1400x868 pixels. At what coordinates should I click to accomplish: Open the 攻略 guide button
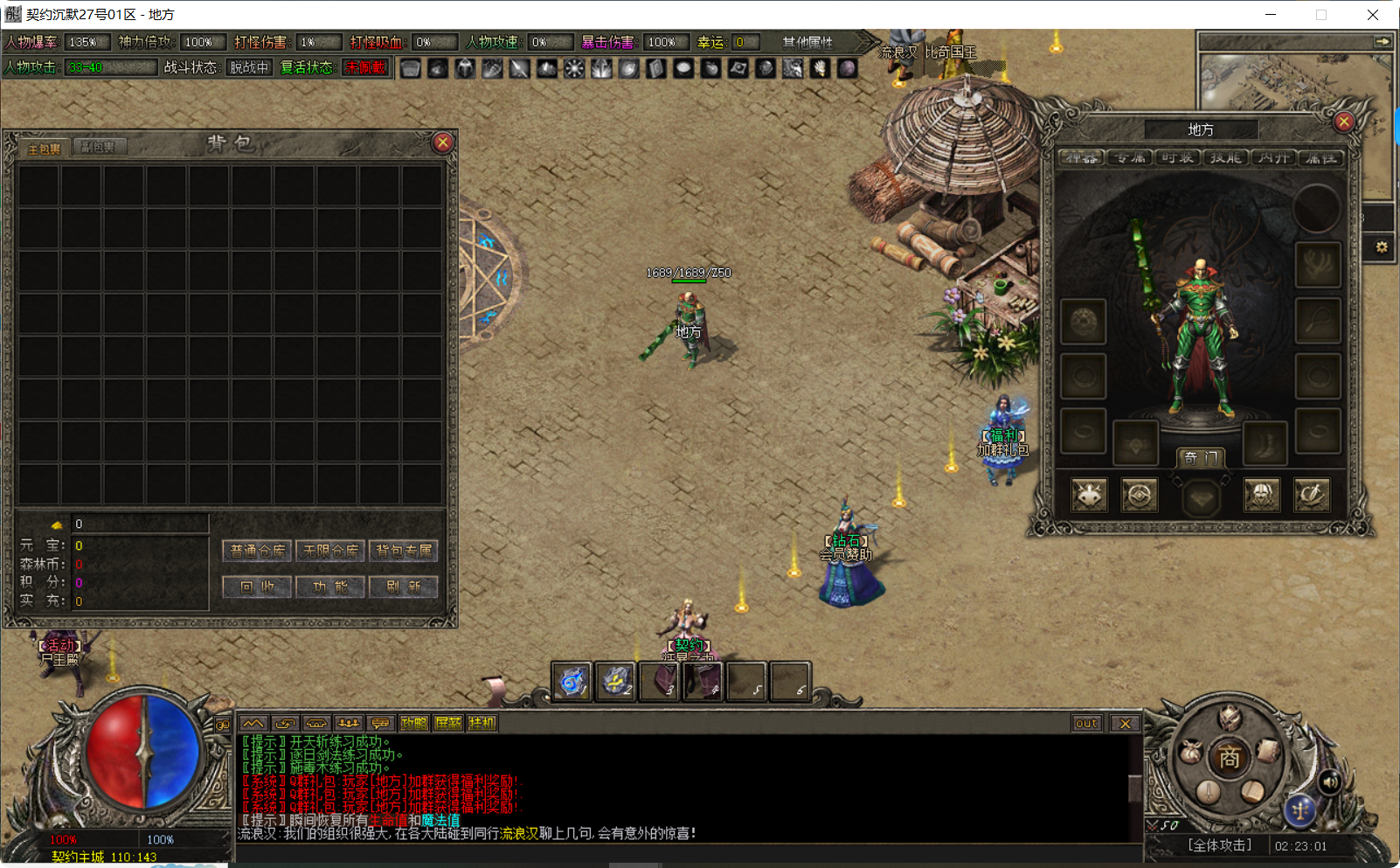(414, 723)
